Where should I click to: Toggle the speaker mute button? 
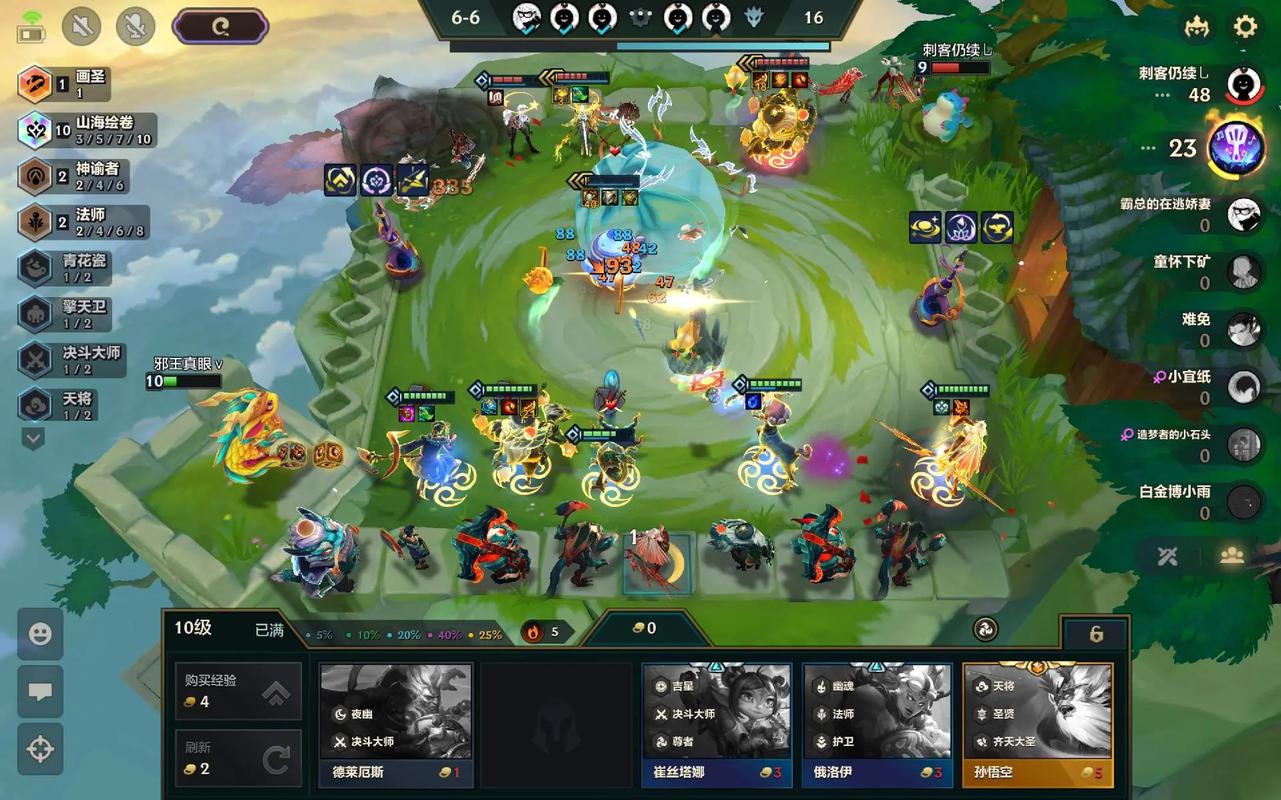tap(82, 27)
